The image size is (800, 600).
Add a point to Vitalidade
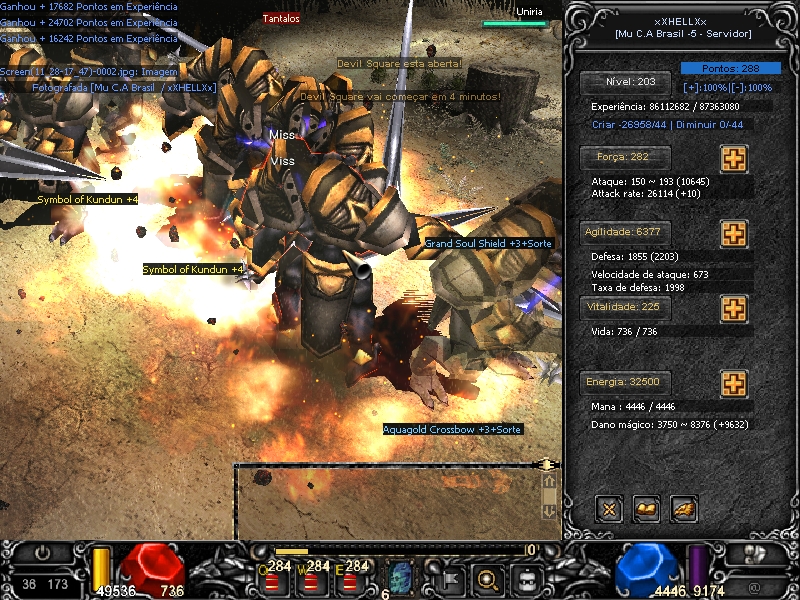pyautogui.click(x=734, y=309)
